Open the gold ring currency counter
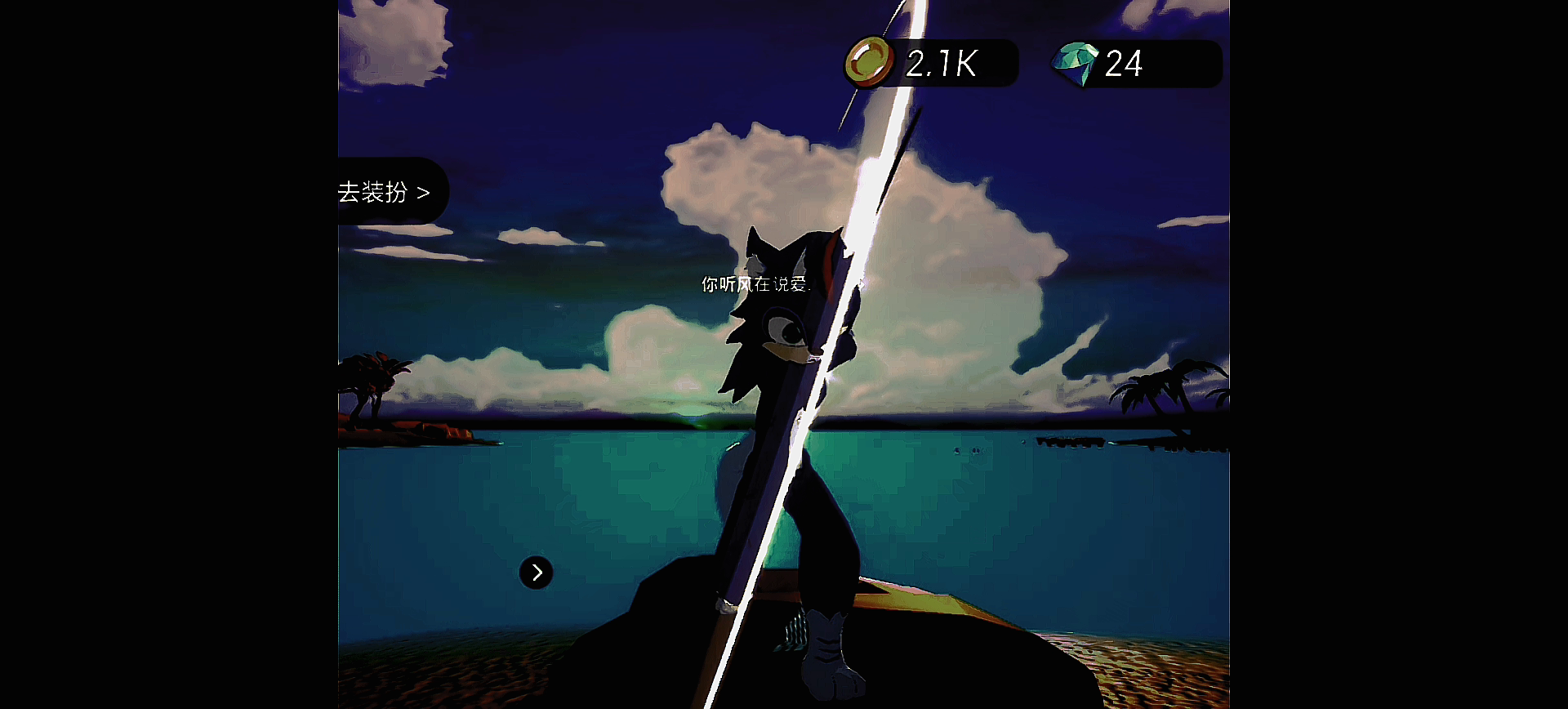This screenshot has height=709, width=1568. tap(932, 63)
